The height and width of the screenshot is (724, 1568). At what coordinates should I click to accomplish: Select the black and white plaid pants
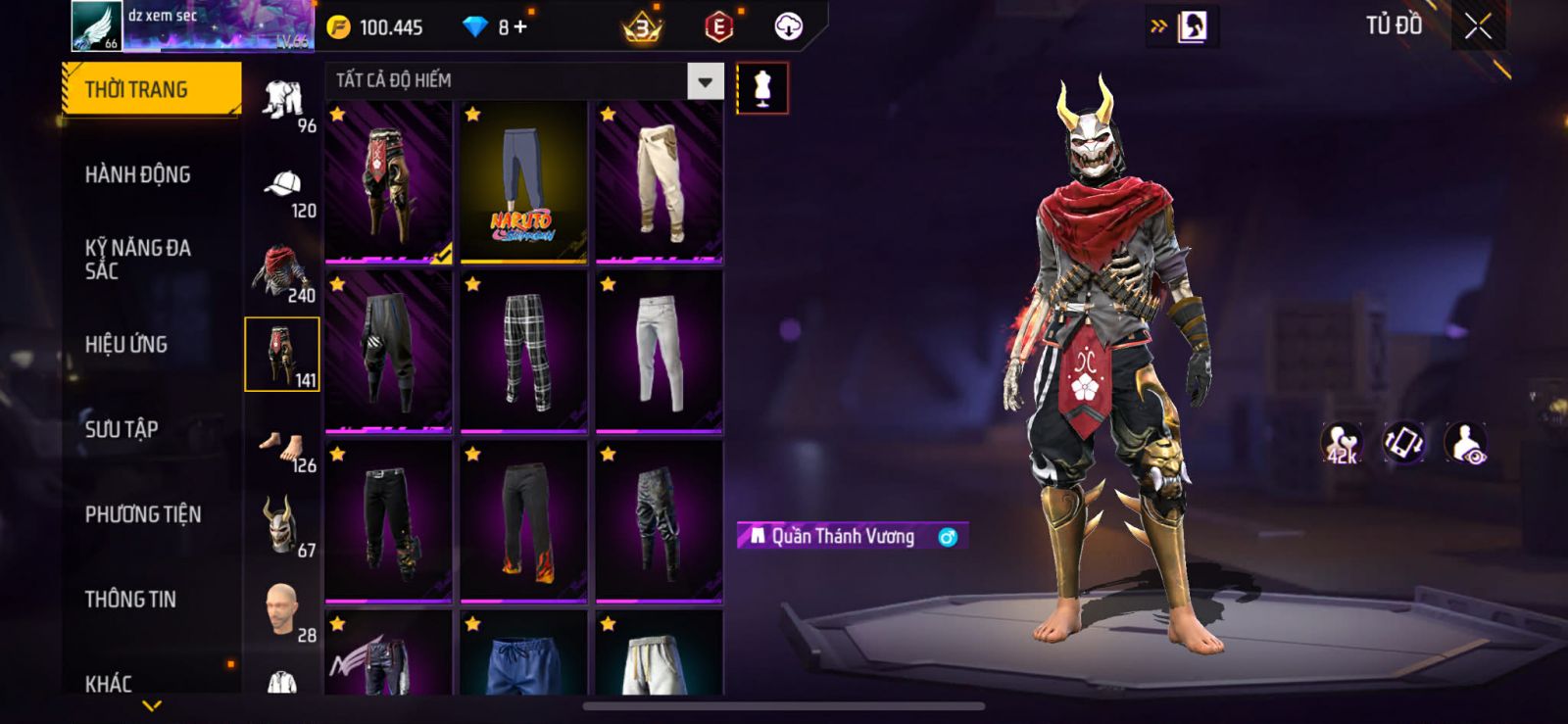523,352
